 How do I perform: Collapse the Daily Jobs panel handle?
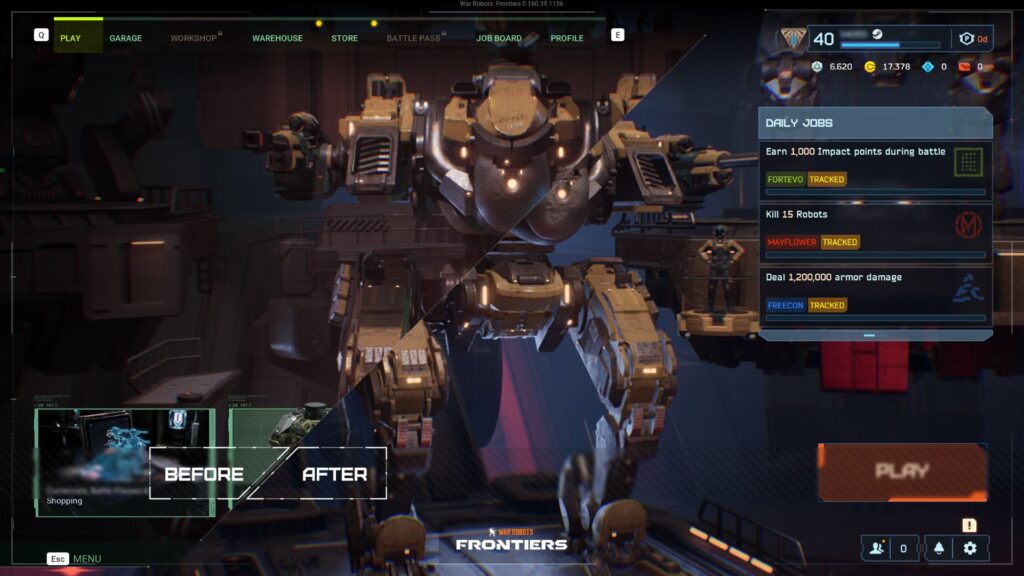coord(869,336)
